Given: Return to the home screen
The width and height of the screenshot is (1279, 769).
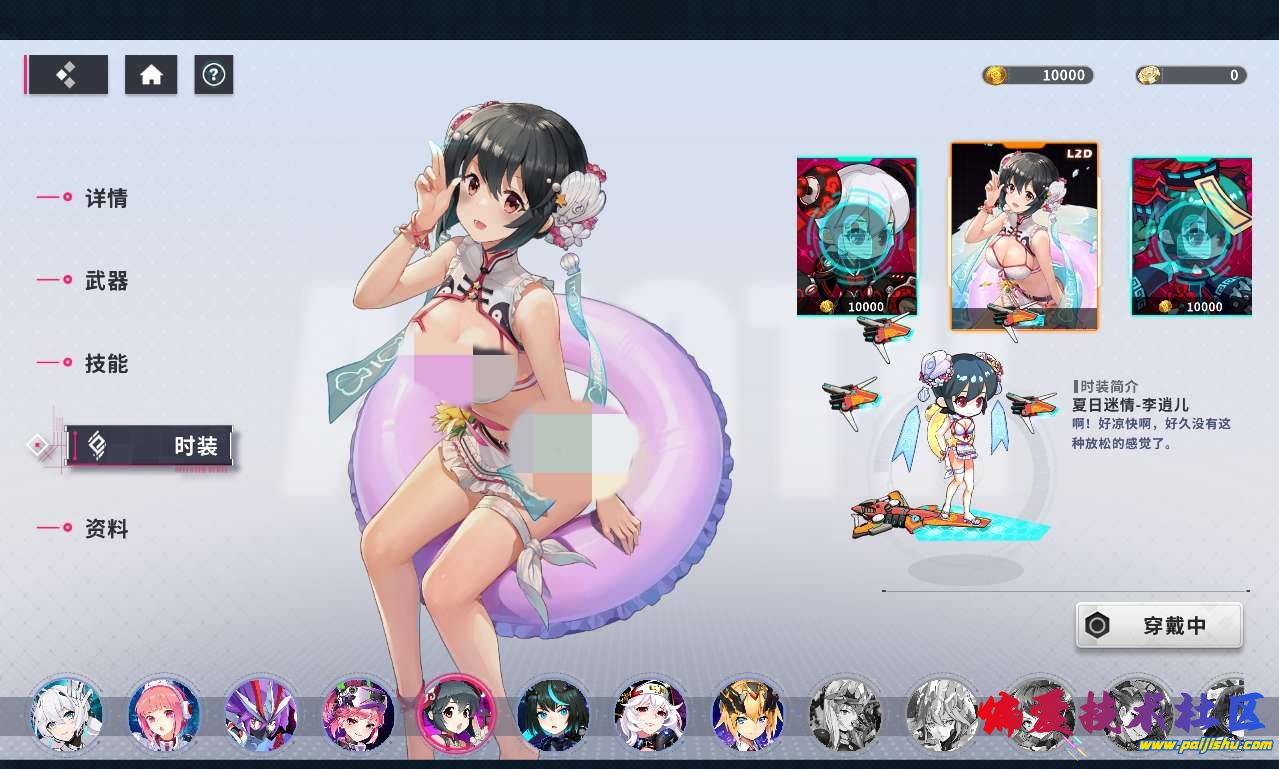Looking at the screenshot, I should (151, 75).
